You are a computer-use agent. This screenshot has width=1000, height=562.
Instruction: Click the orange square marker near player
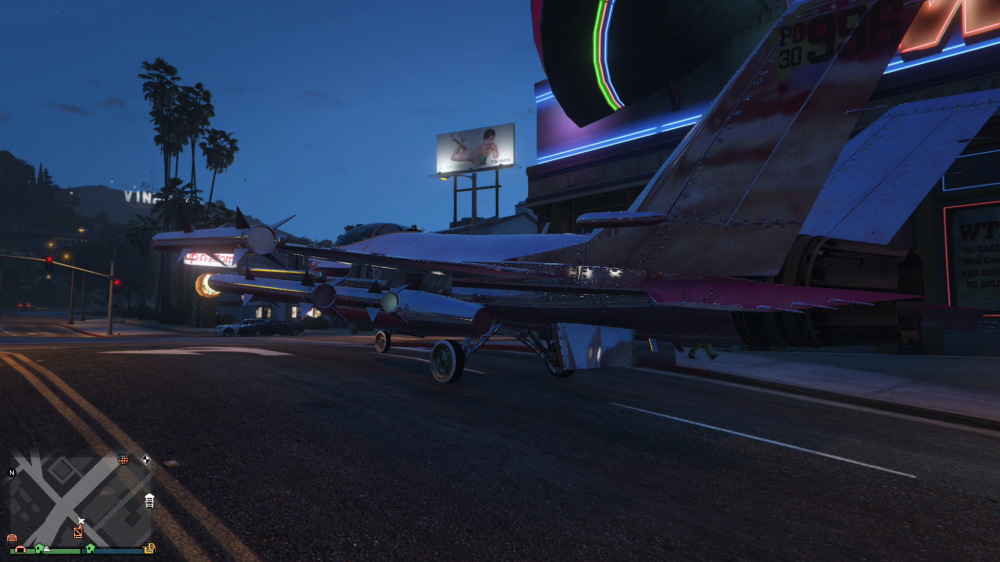point(77,532)
